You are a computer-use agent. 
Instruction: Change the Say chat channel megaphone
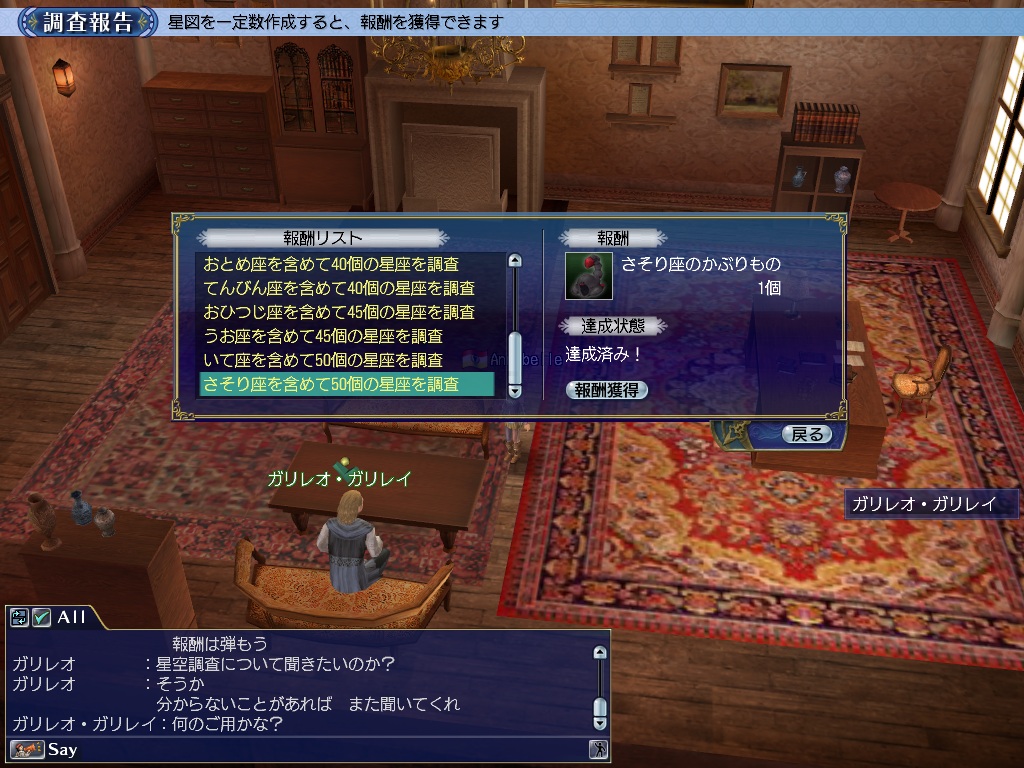28,749
